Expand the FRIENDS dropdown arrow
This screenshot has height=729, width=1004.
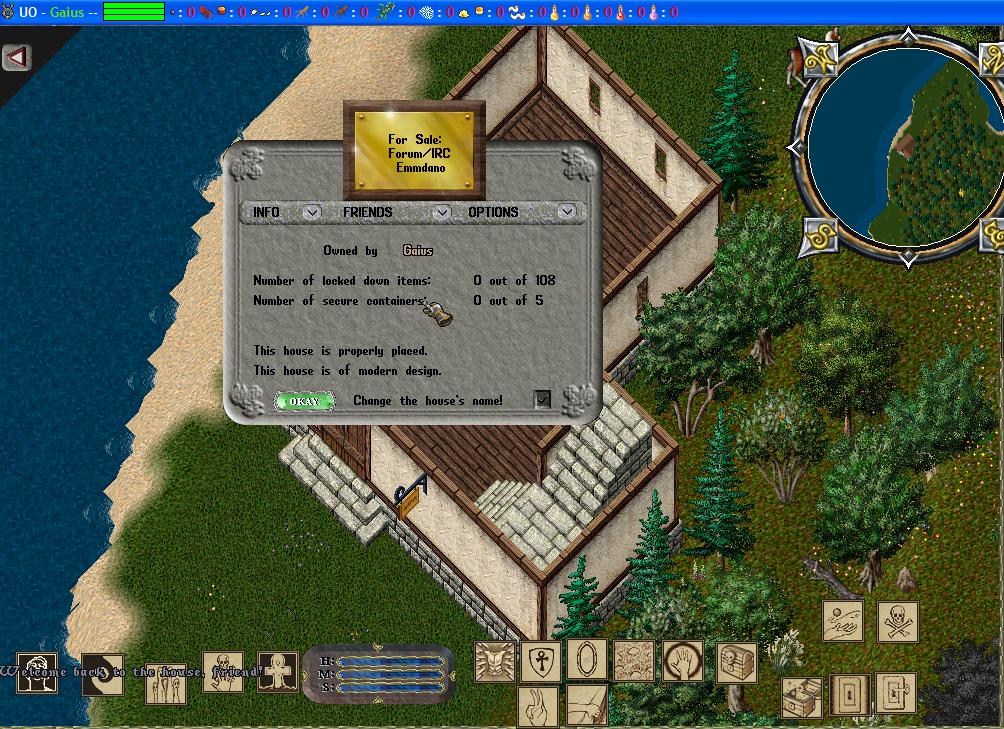tap(441, 212)
